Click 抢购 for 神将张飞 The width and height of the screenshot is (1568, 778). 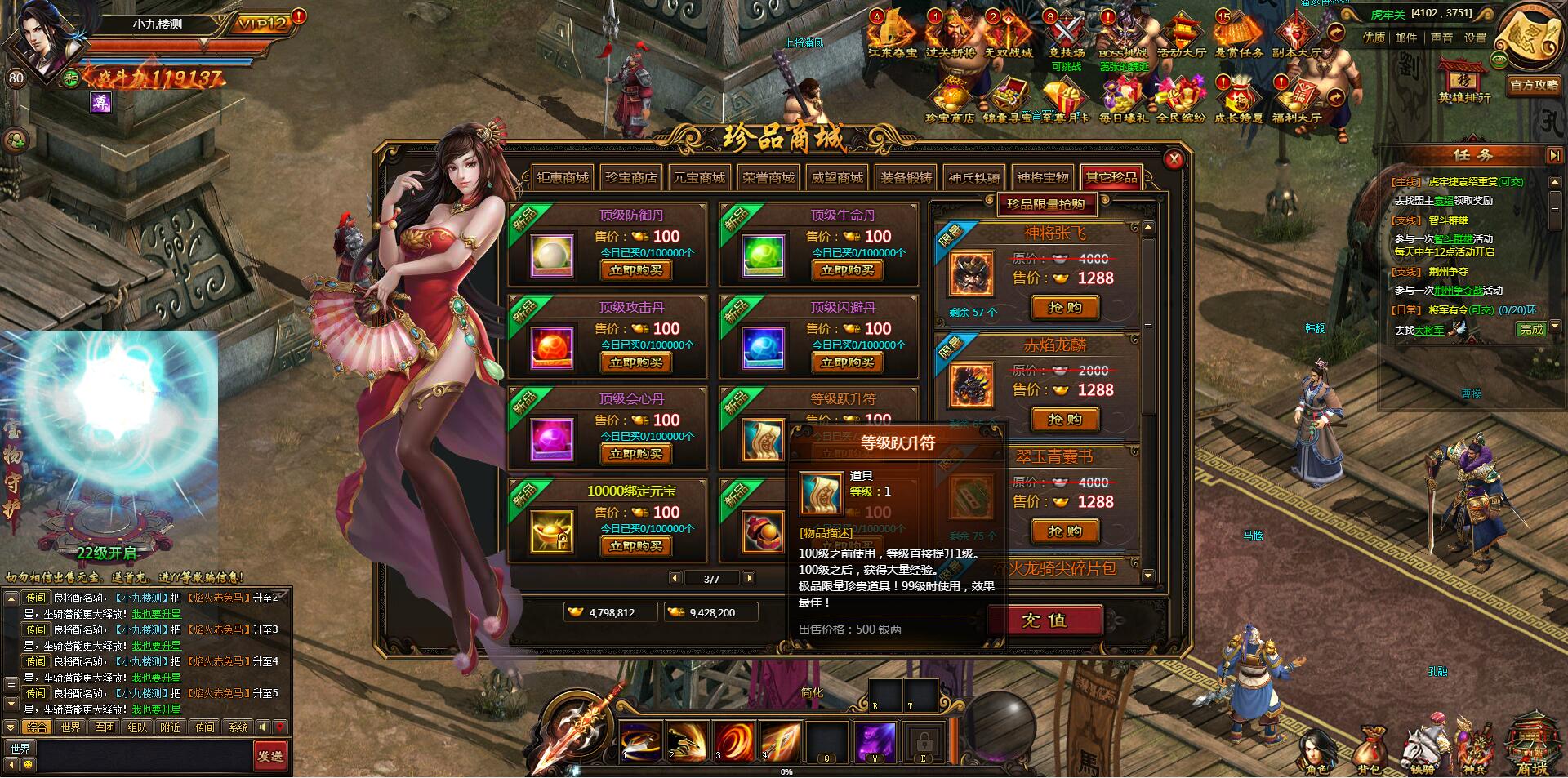[x=1064, y=308]
